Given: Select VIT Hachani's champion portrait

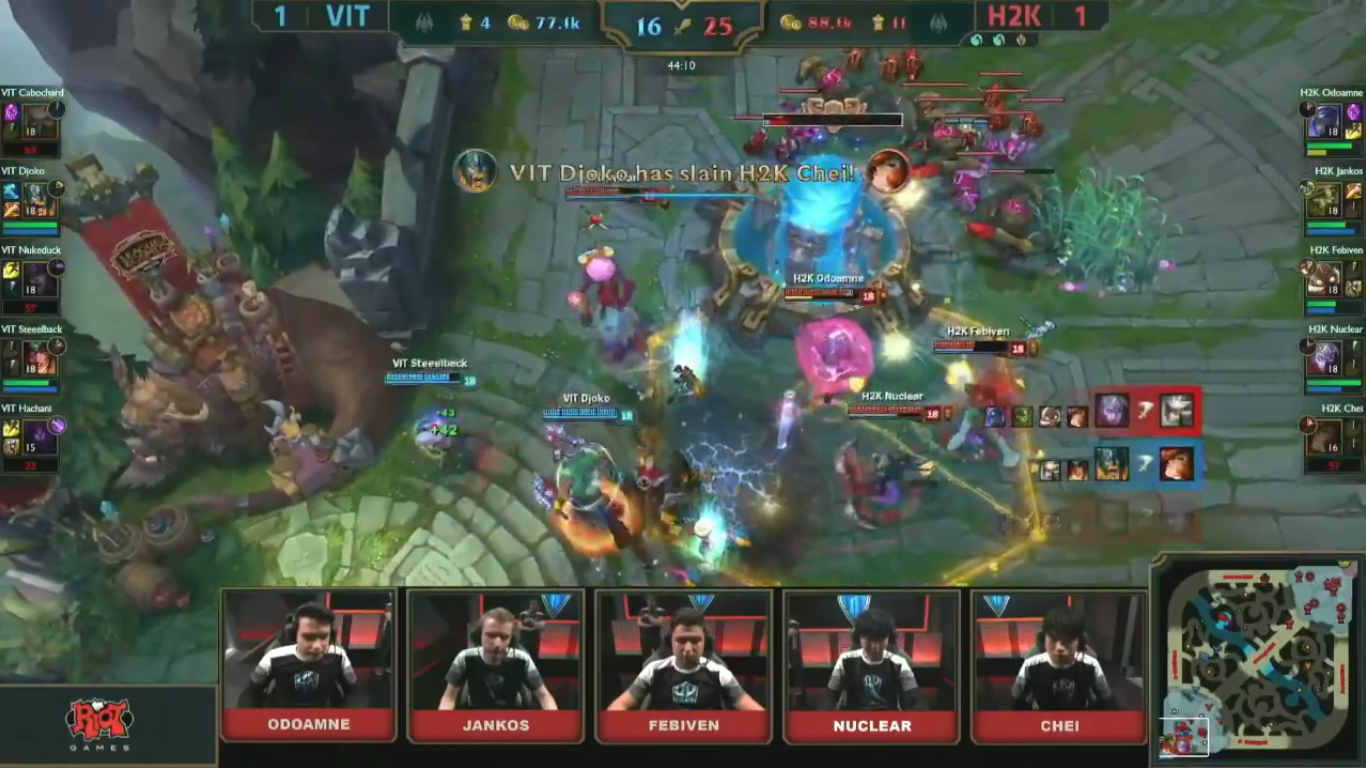Looking at the screenshot, I should [x=40, y=436].
